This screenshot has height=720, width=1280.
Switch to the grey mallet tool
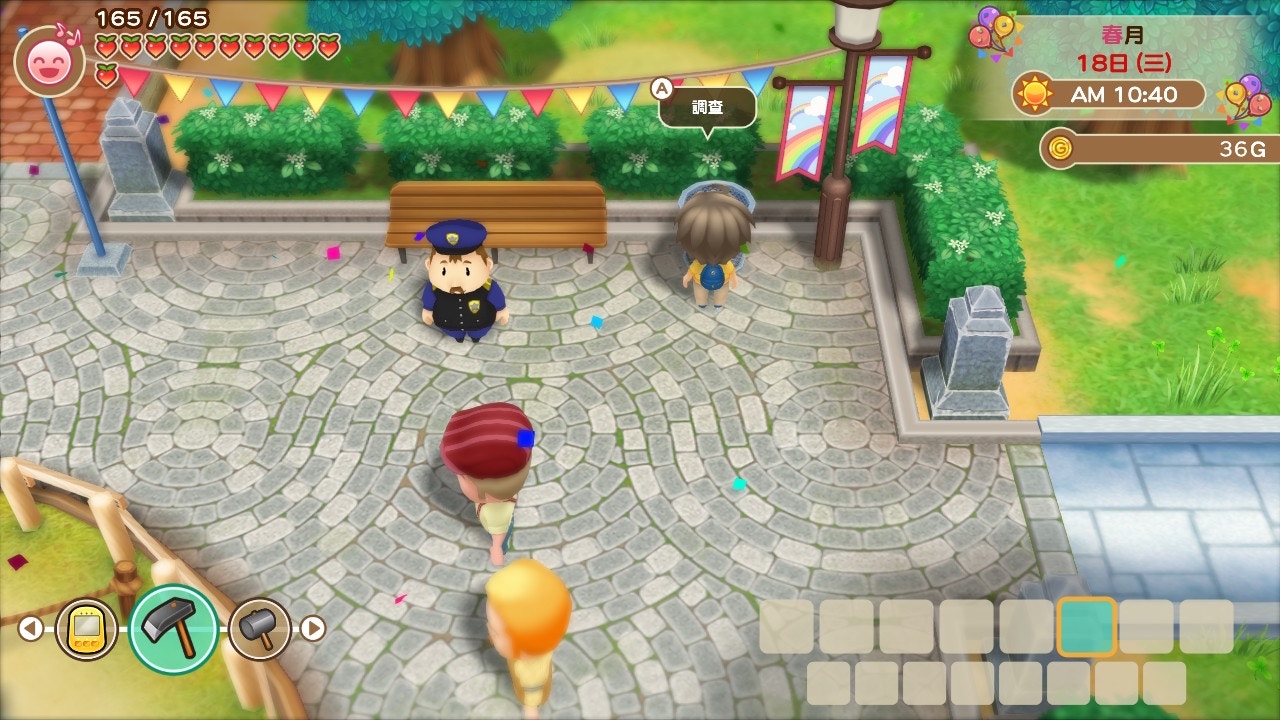coord(260,629)
